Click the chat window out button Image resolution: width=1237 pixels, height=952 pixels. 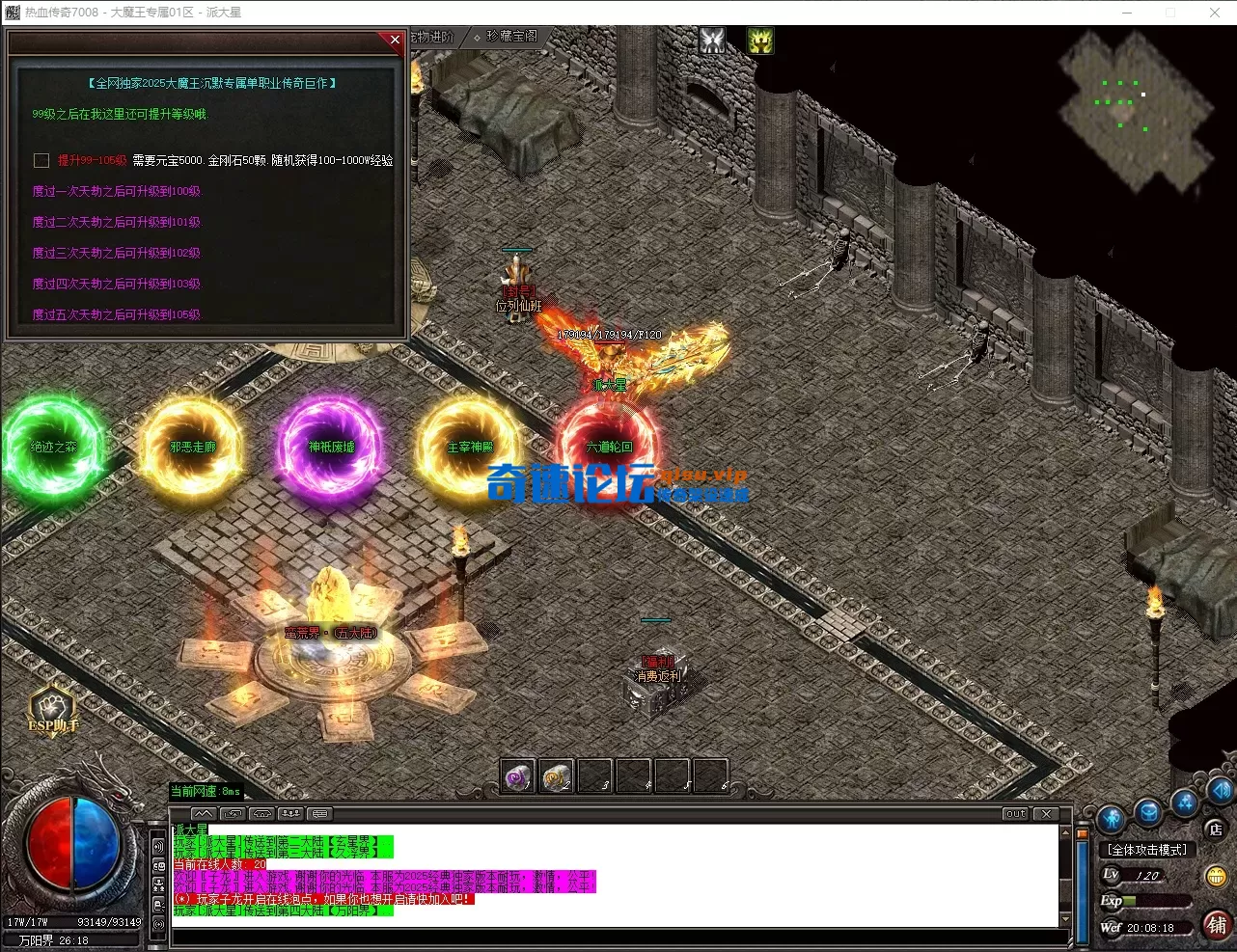(1015, 814)
